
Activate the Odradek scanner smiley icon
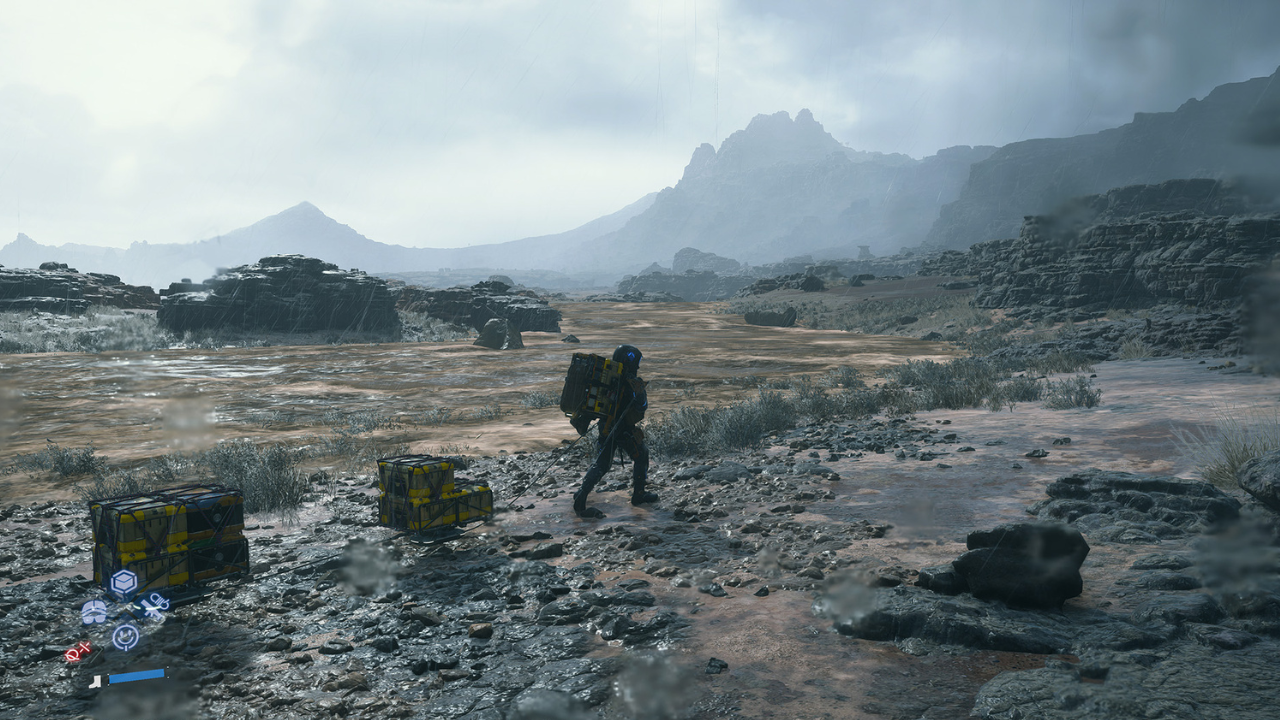(x=126, y=635)
